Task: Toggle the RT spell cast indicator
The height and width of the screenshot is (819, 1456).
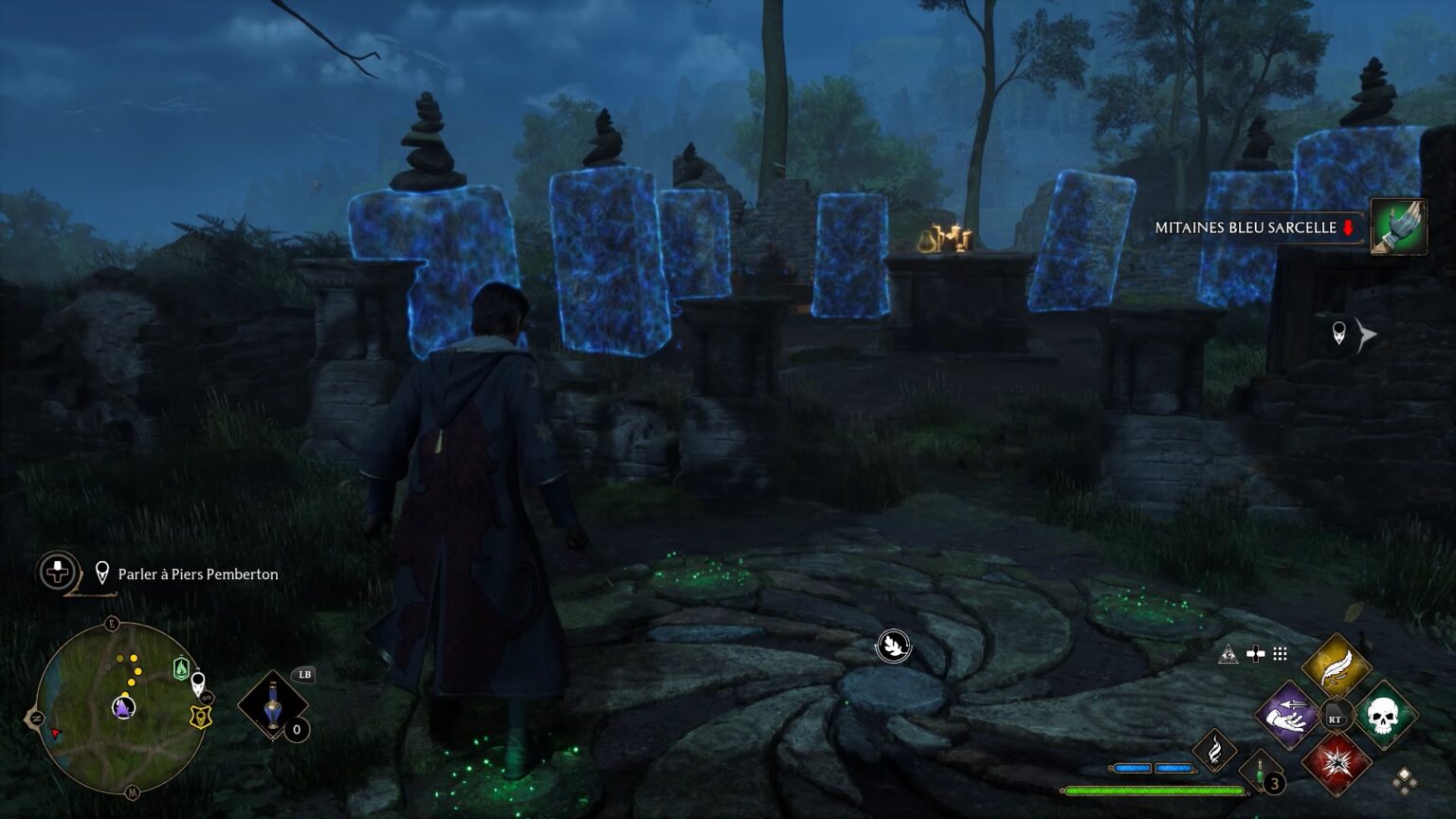Action: 1337,716
